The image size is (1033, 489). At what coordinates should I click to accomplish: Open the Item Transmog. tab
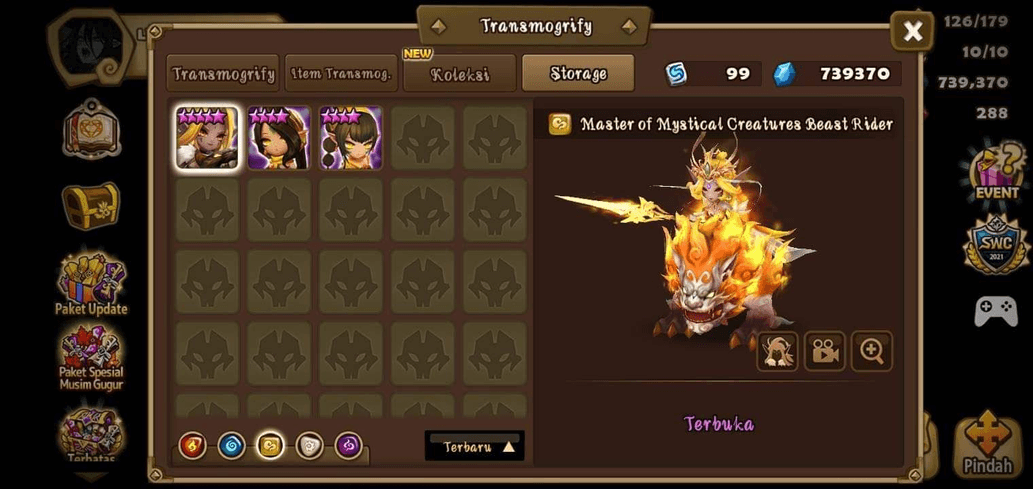pyautogui.click(x=341, y=74)
